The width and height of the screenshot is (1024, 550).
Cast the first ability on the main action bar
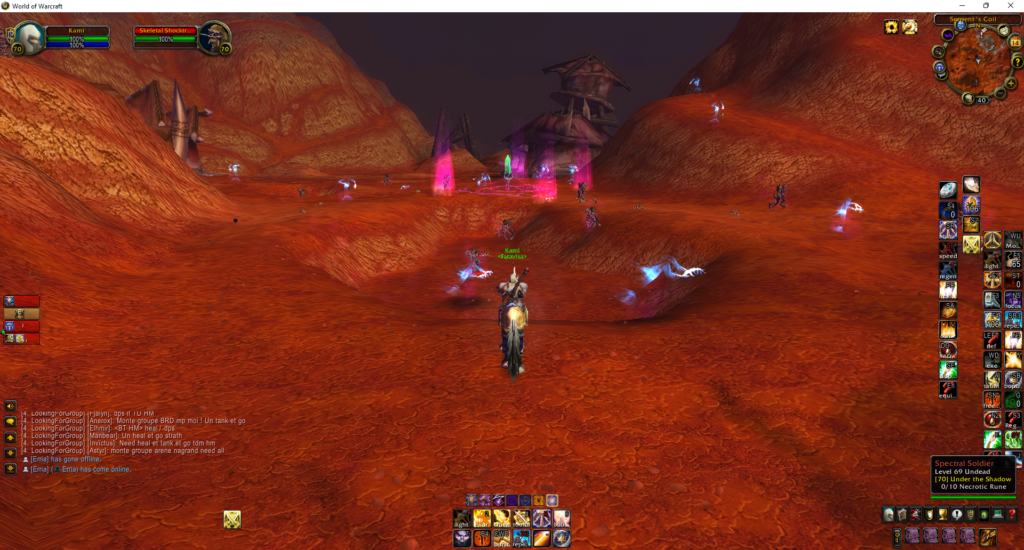point(463,518)
